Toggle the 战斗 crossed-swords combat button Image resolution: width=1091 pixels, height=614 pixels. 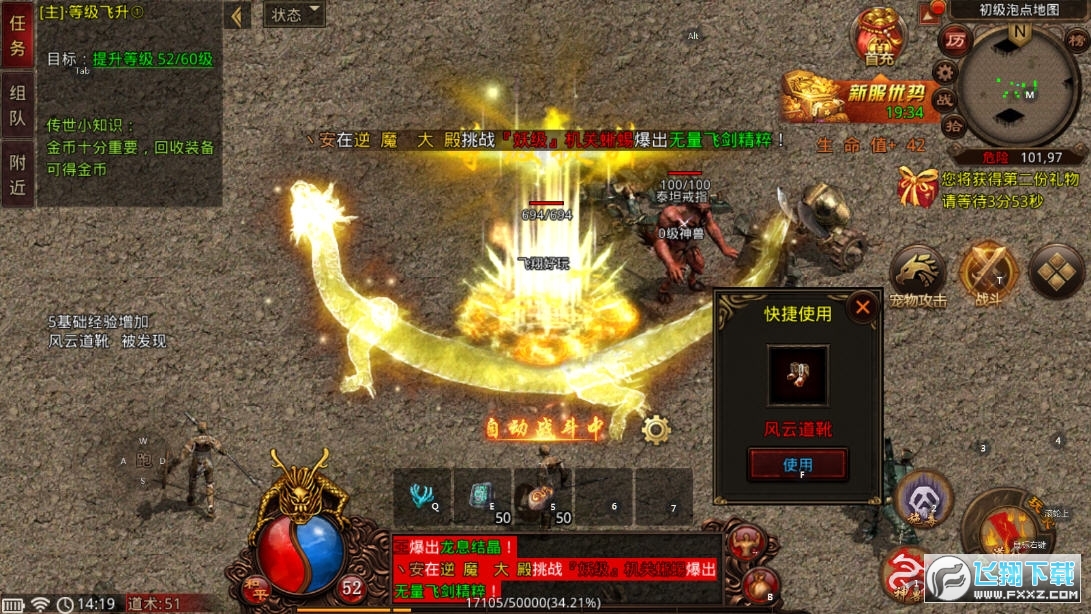(988, 273)
